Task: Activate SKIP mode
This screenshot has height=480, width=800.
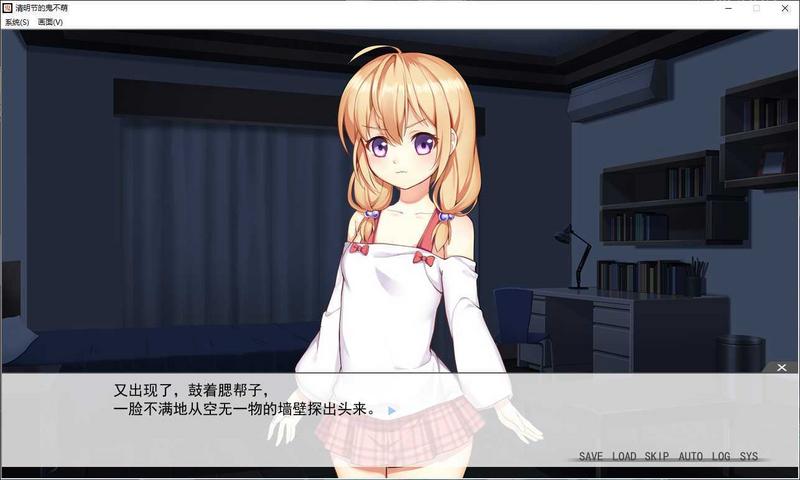Action: [x=657, y=457]
